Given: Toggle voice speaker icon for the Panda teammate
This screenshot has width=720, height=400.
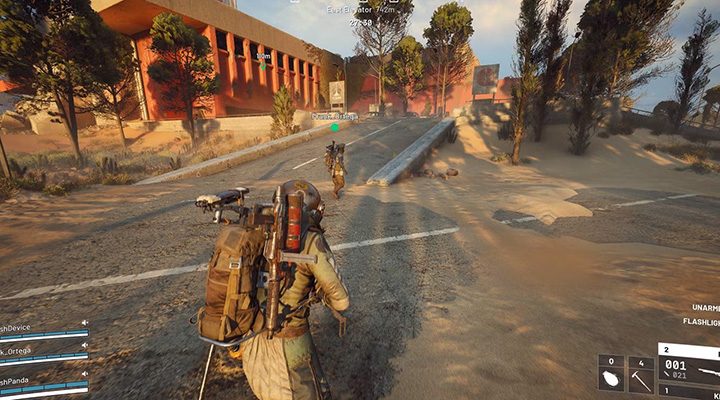Looking at the screenshot, I should pyautogui.click(x=85, y=375).
